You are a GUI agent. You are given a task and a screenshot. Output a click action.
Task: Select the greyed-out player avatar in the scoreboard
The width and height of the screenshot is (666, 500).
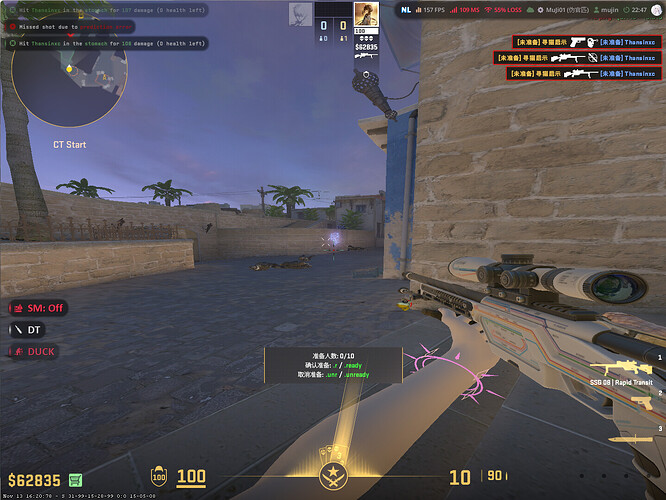pos(300,14)
